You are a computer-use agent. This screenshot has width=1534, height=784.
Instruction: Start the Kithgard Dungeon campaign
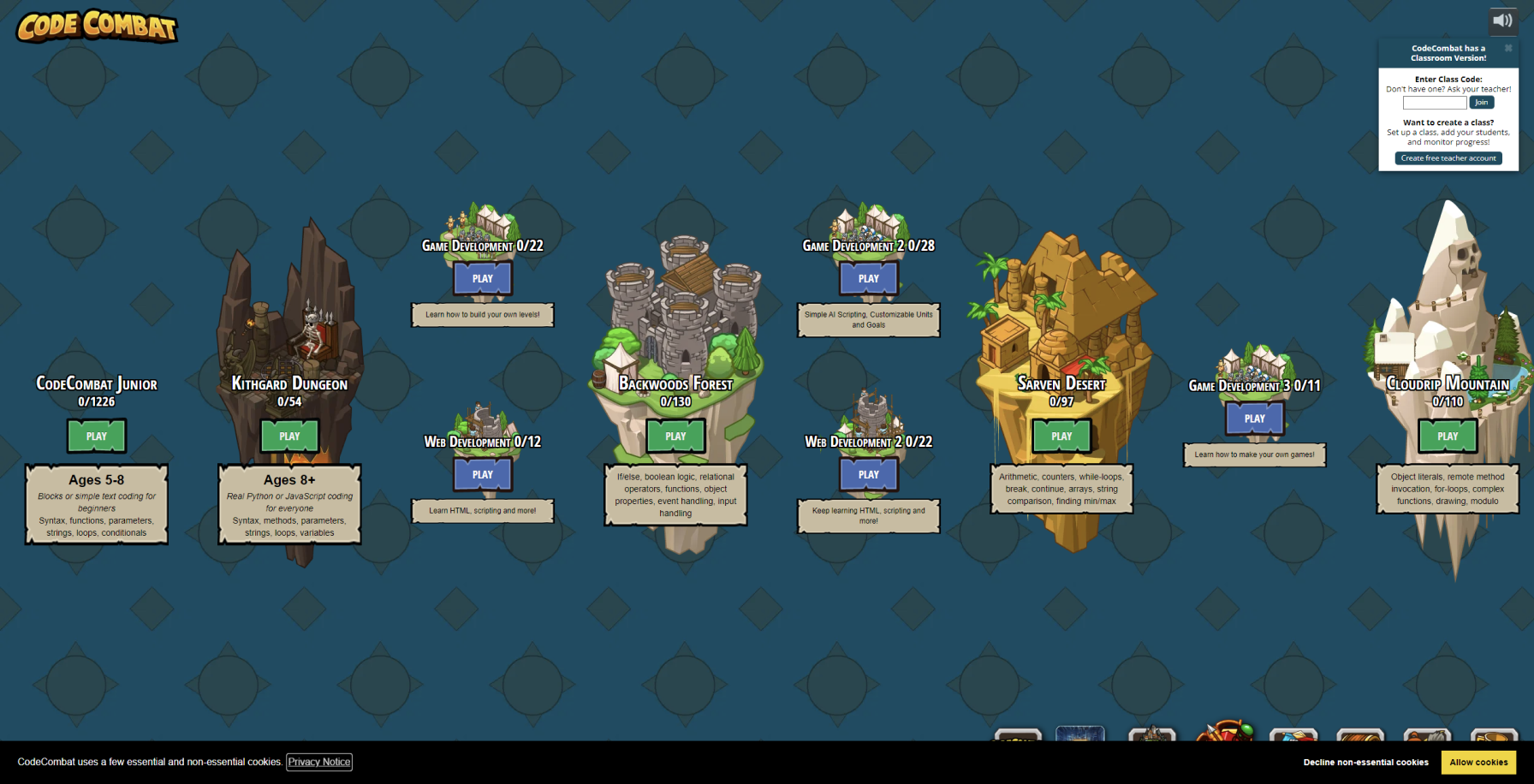pos(289,436)
